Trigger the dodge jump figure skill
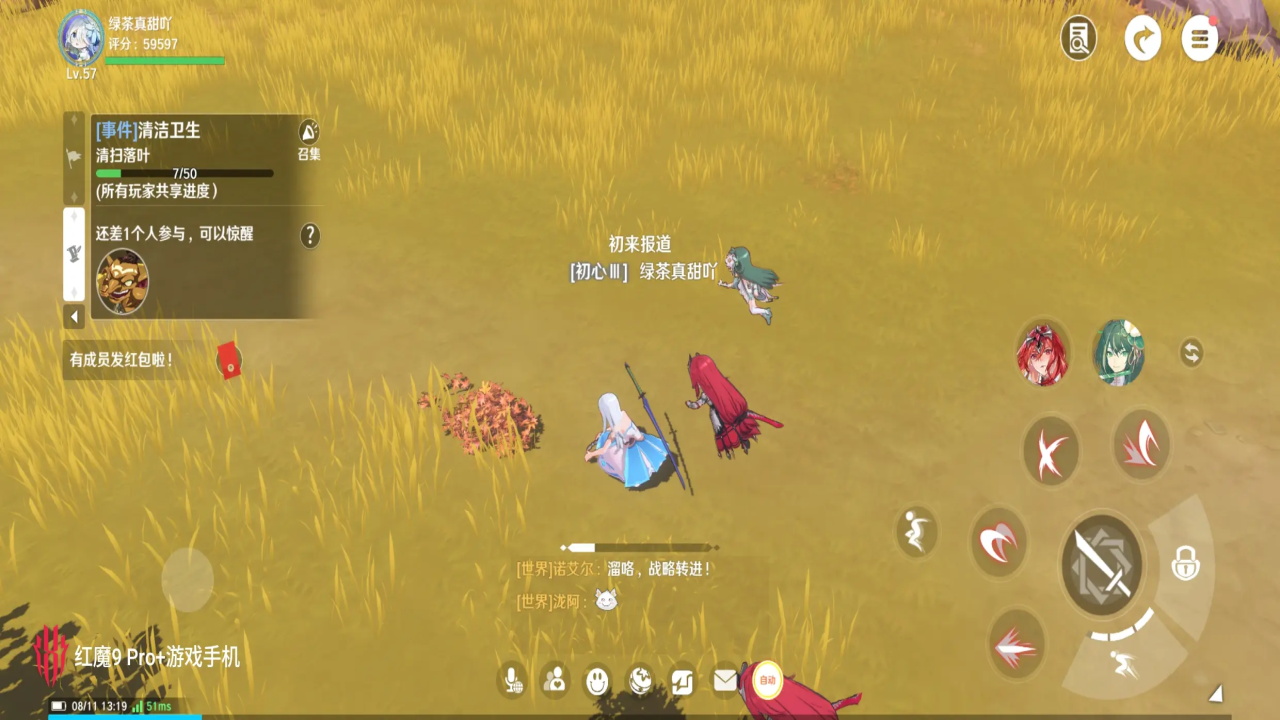Image resolution: width=1280 pixels, height=720 pixels. tap(916, 532)
